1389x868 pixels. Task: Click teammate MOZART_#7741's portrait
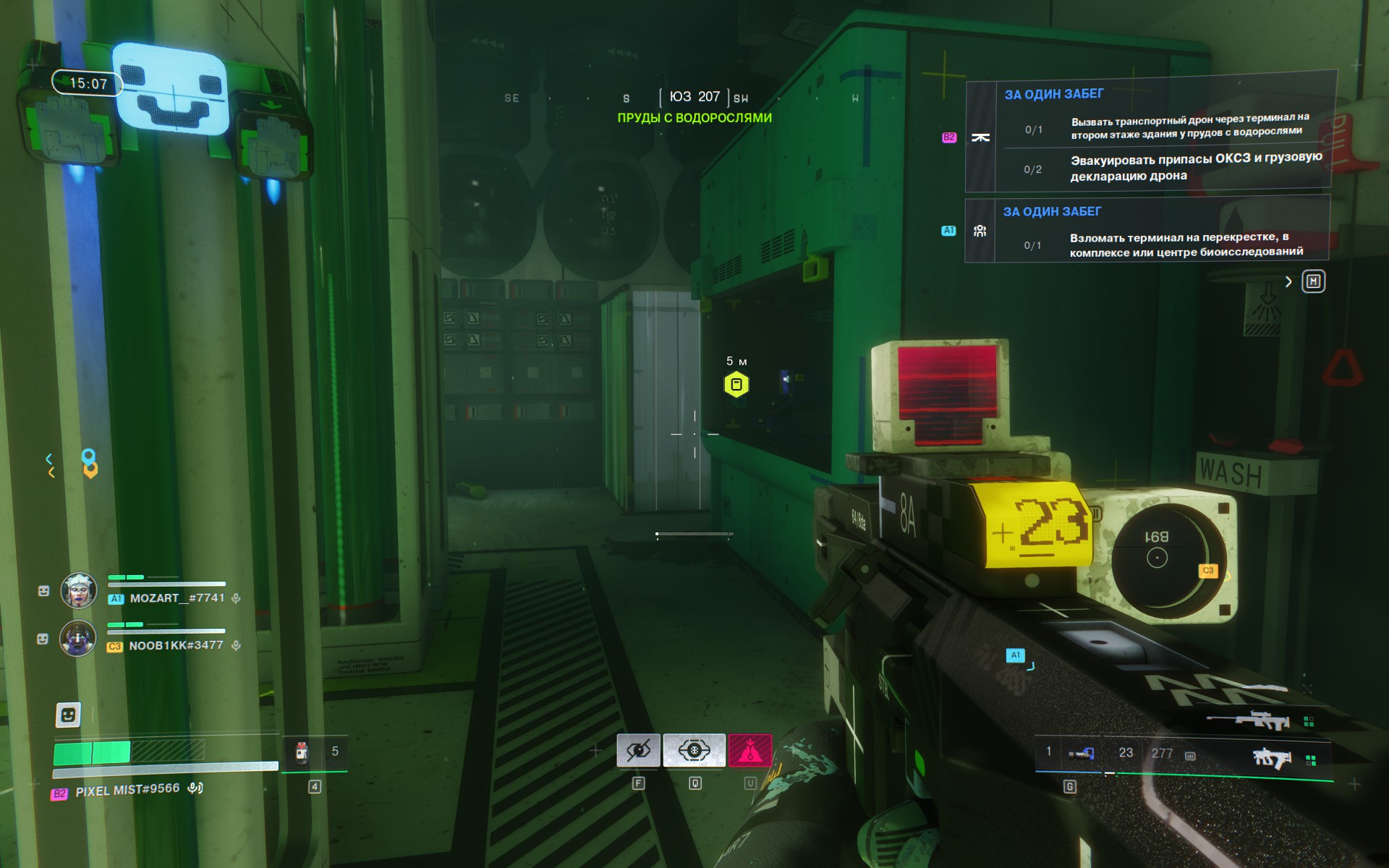coord(78,590)
